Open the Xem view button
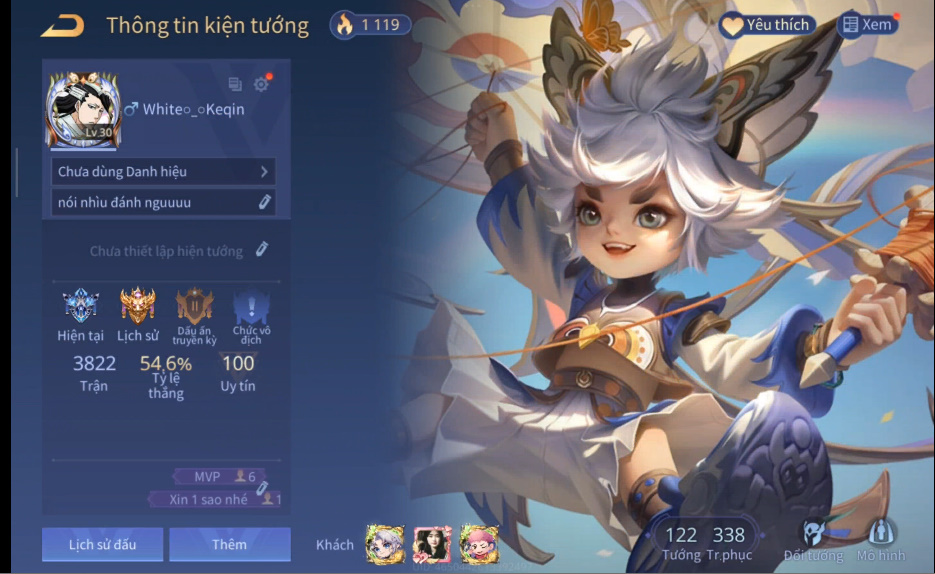 tap(867, 25)
